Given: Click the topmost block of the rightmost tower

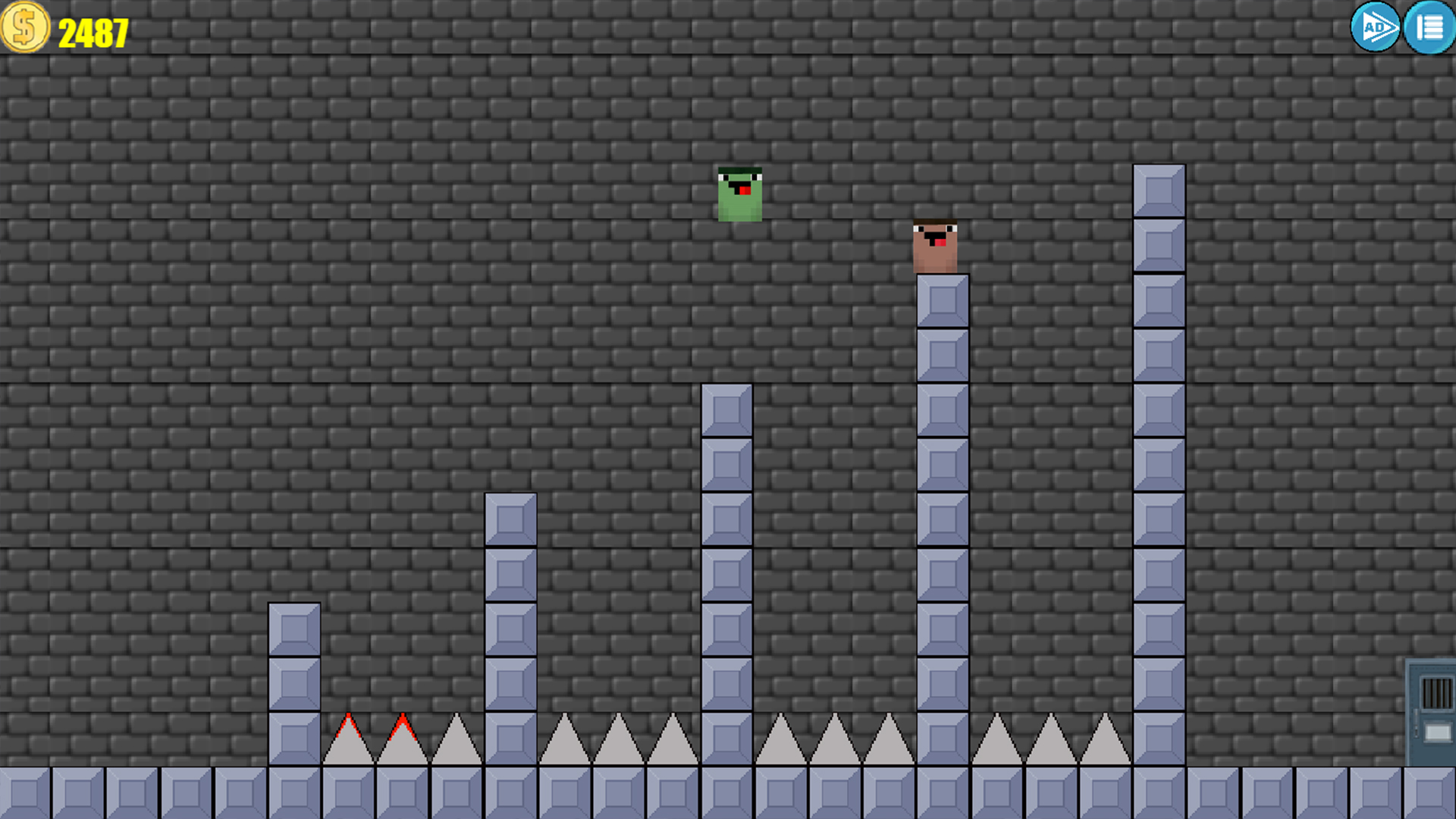Looking at the screenshot, I should (x=1158, y=191).
